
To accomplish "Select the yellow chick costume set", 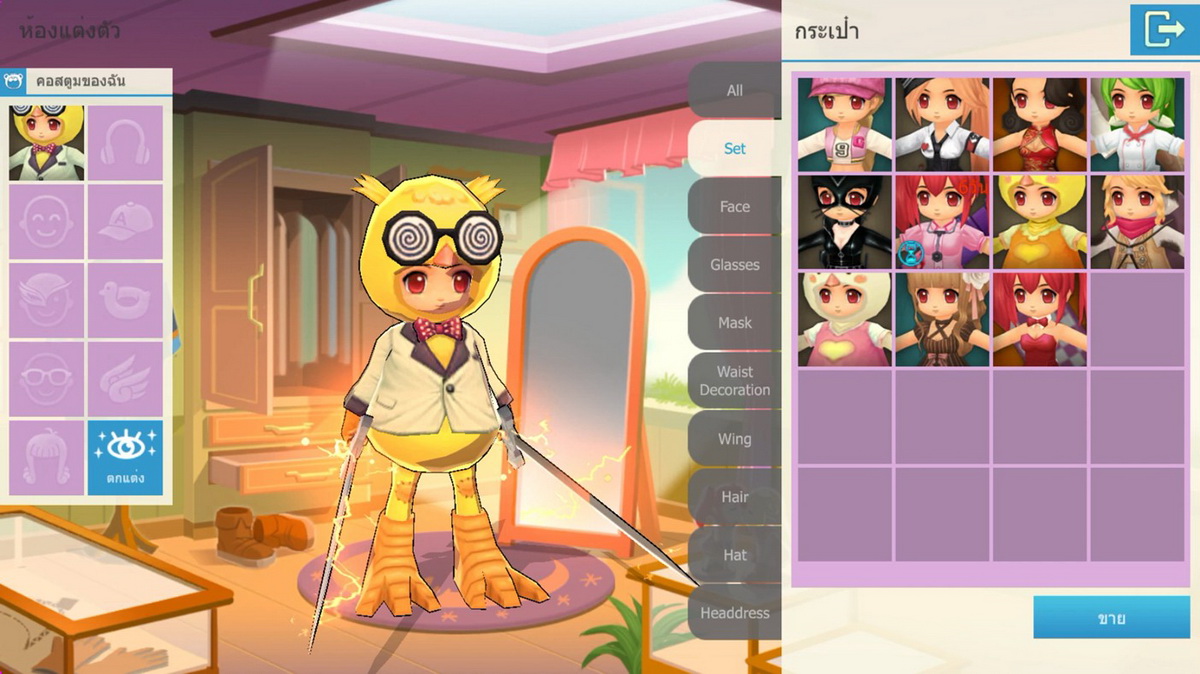I will 1040,222.
